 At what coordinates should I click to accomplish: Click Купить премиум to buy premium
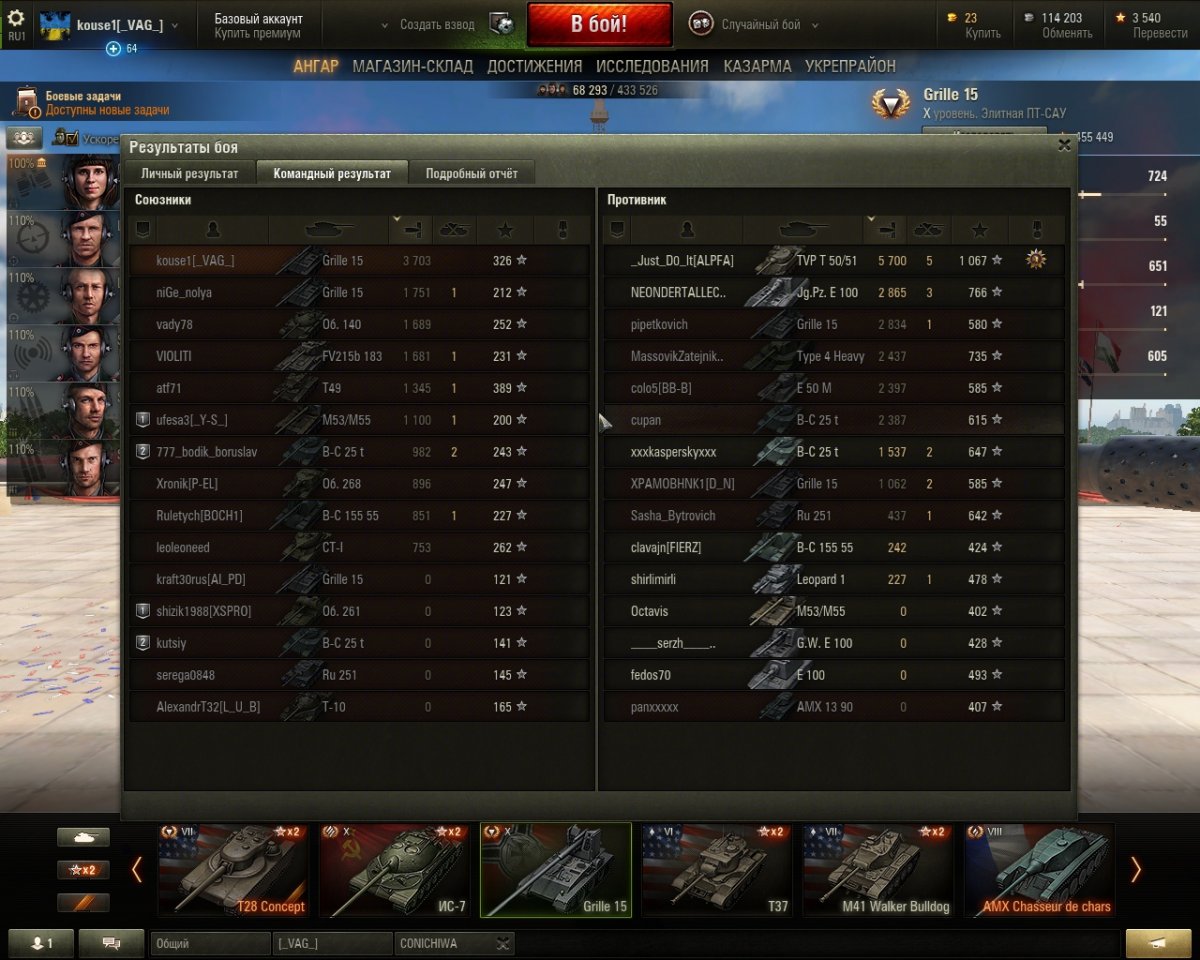[x=257, y=33]
